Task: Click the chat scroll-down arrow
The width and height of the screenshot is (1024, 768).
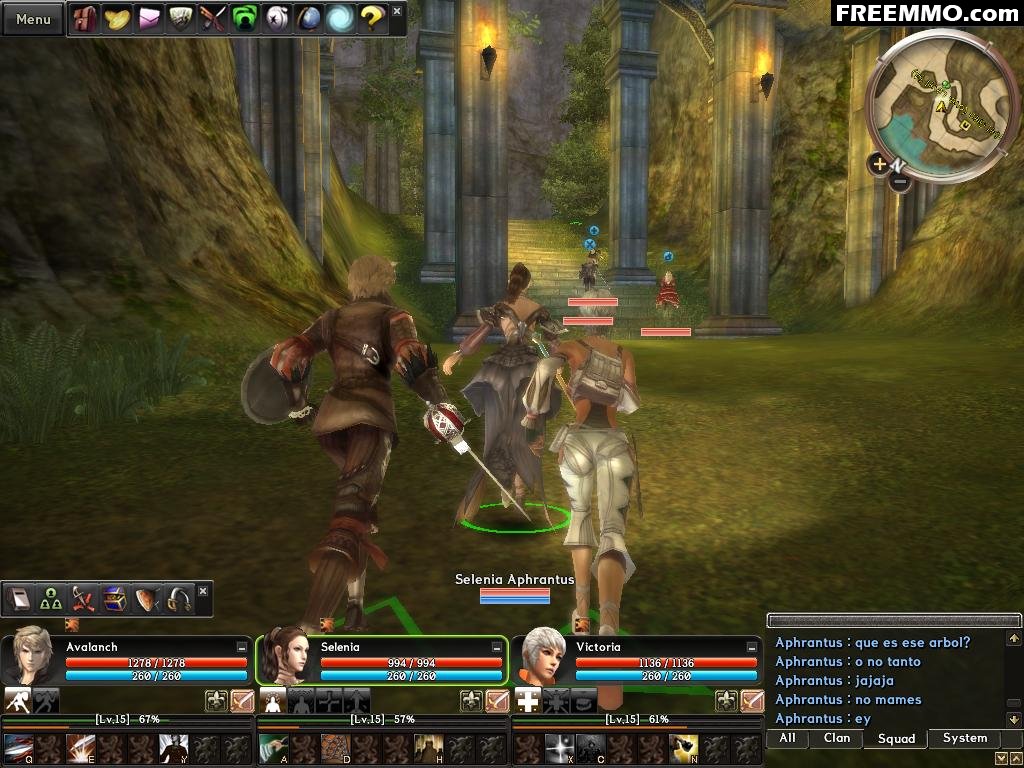Action: (x=1014, y=720)
